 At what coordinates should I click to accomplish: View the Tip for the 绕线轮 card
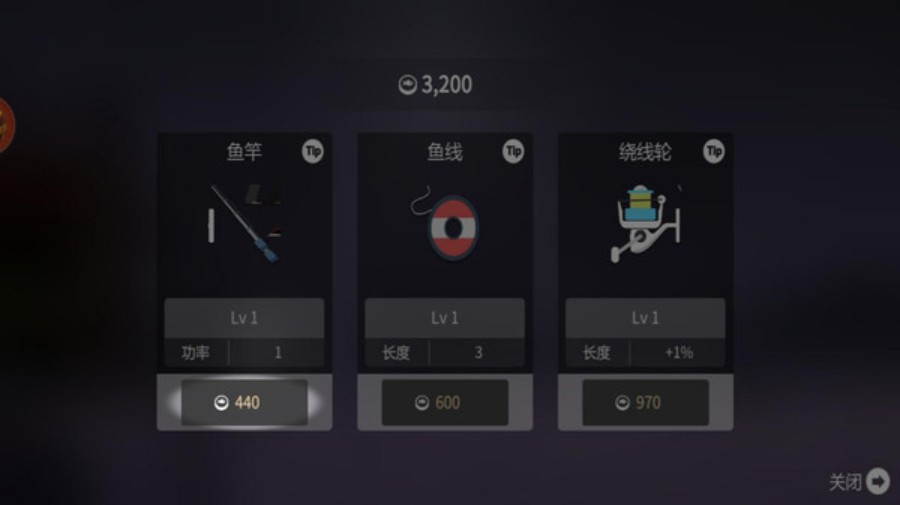click(x=713, y=151)
